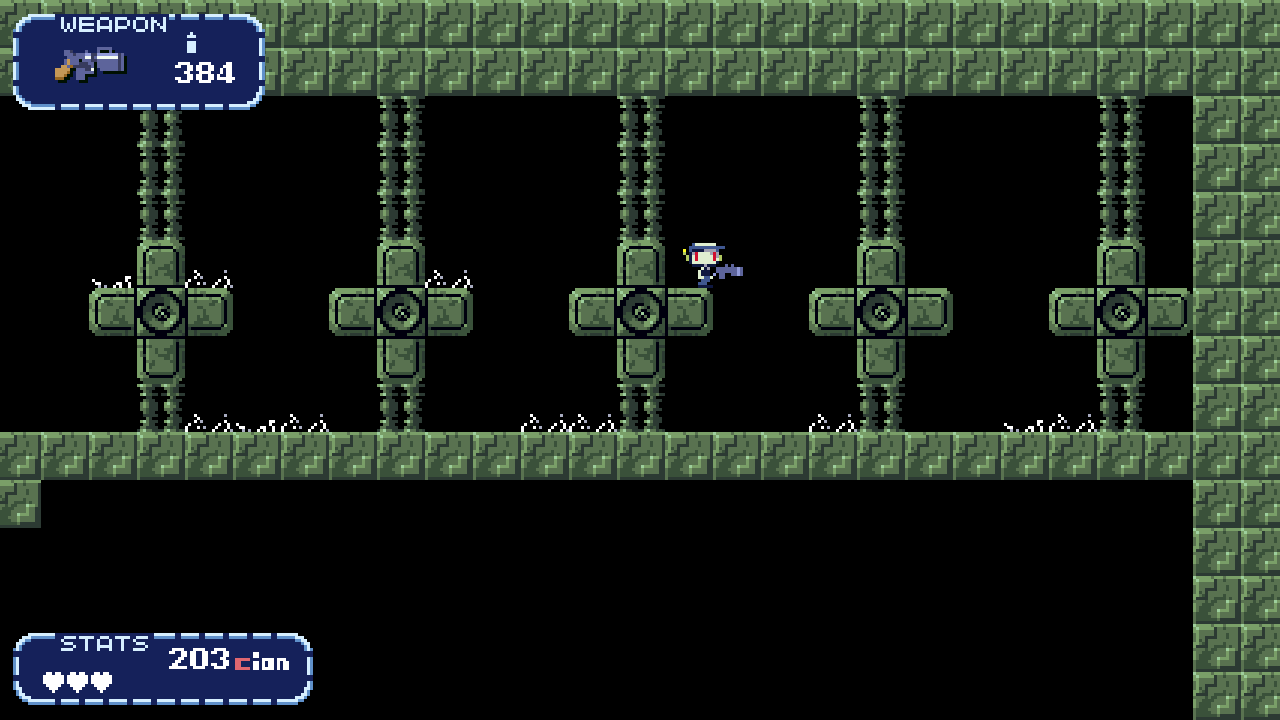Click the center circle of the middle cross platform
The height and width of the screenshot is (720, 1280).
click(641, 310)
